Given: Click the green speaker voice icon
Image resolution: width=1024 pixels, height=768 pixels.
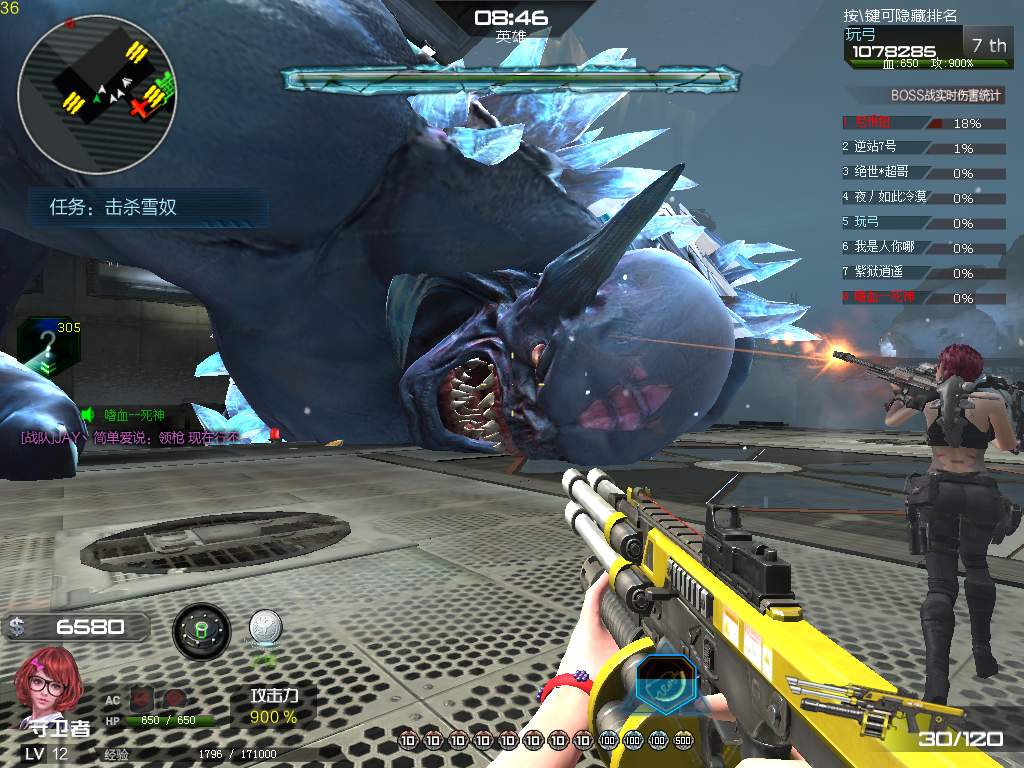Looking at the screenshot, I should pyautogui.click(x=87, y=415).
